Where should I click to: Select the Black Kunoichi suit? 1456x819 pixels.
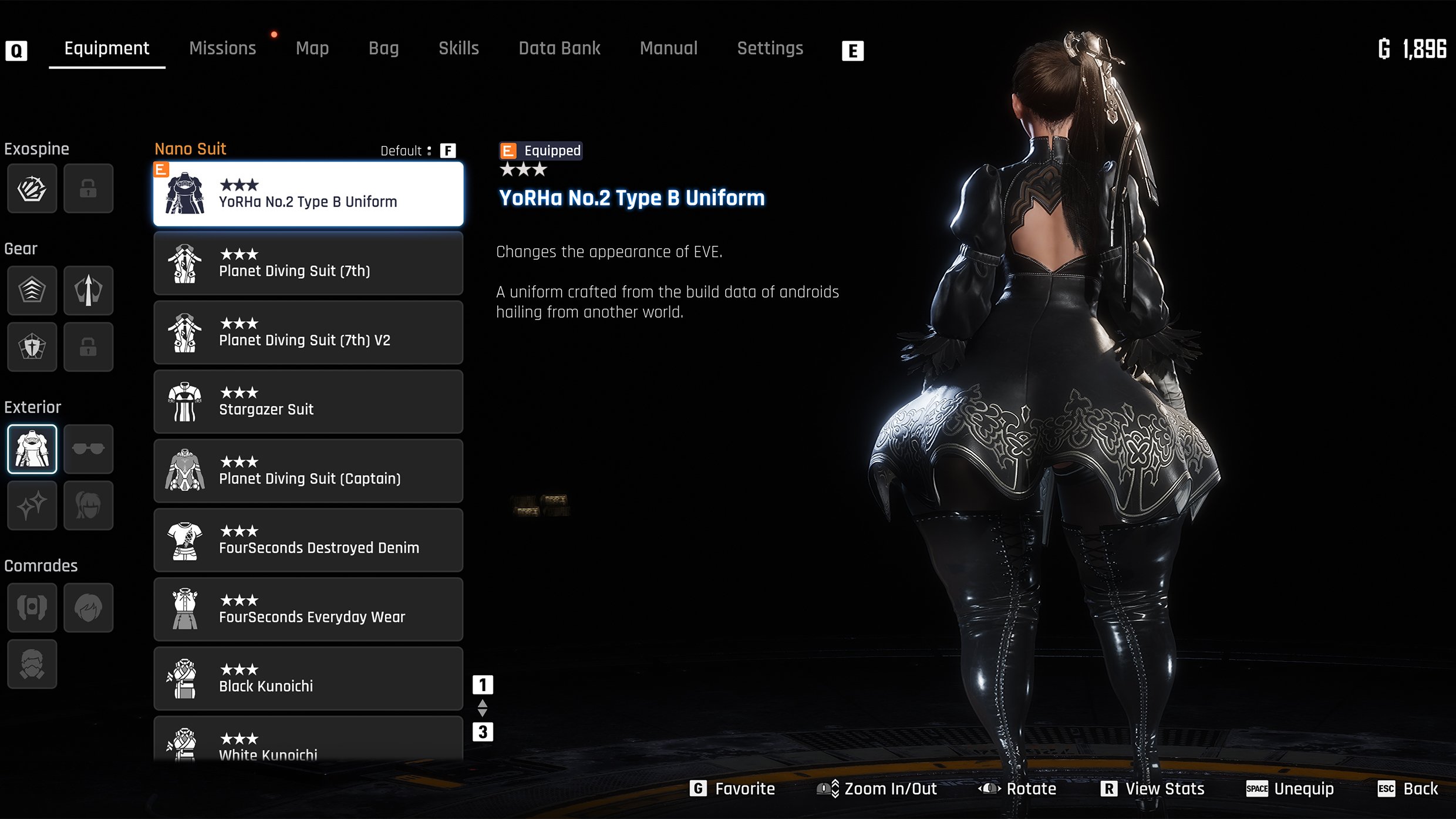(x=308, y=679)
